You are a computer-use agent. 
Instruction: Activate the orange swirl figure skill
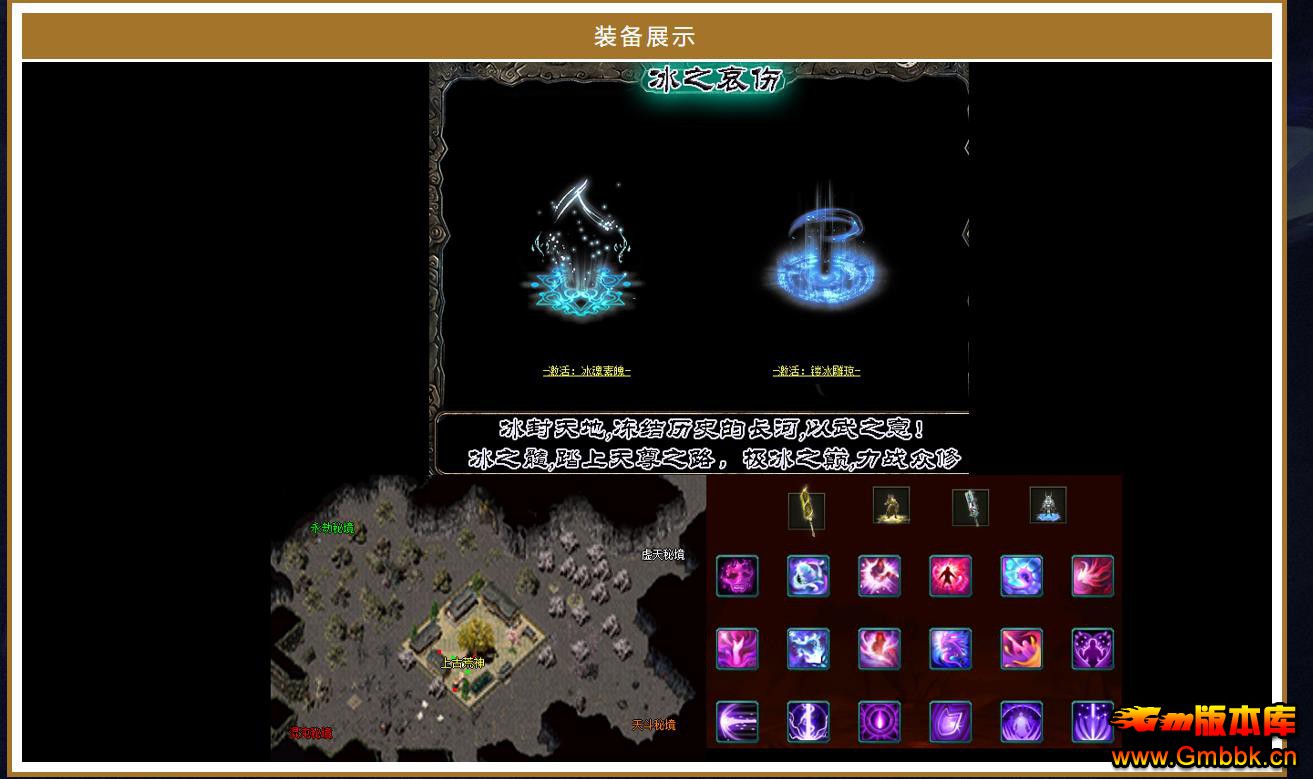1022,649
